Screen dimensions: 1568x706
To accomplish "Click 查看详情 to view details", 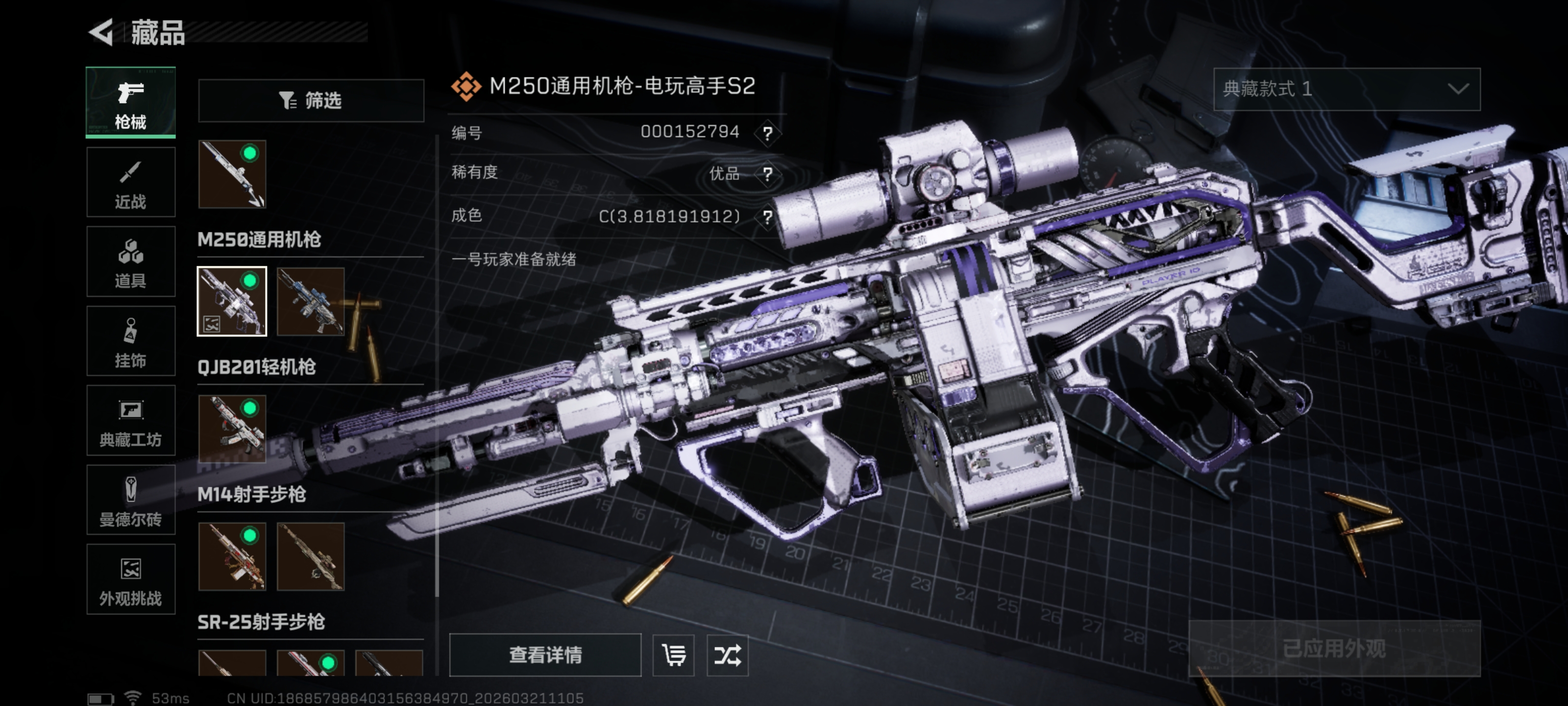I will point(545,655).
